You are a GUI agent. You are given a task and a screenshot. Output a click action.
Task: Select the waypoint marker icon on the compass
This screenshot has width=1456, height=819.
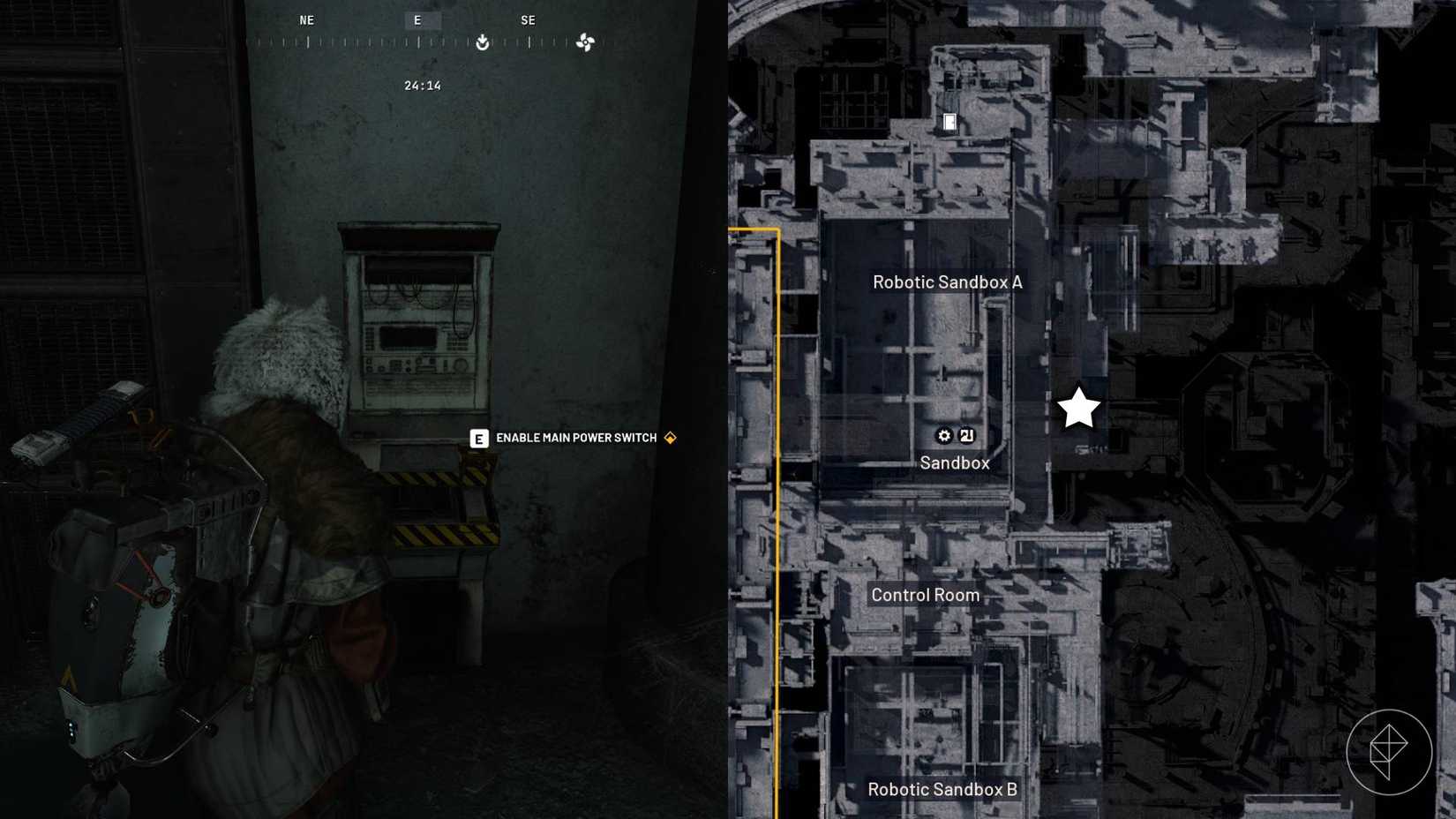[x=482, y=42]
